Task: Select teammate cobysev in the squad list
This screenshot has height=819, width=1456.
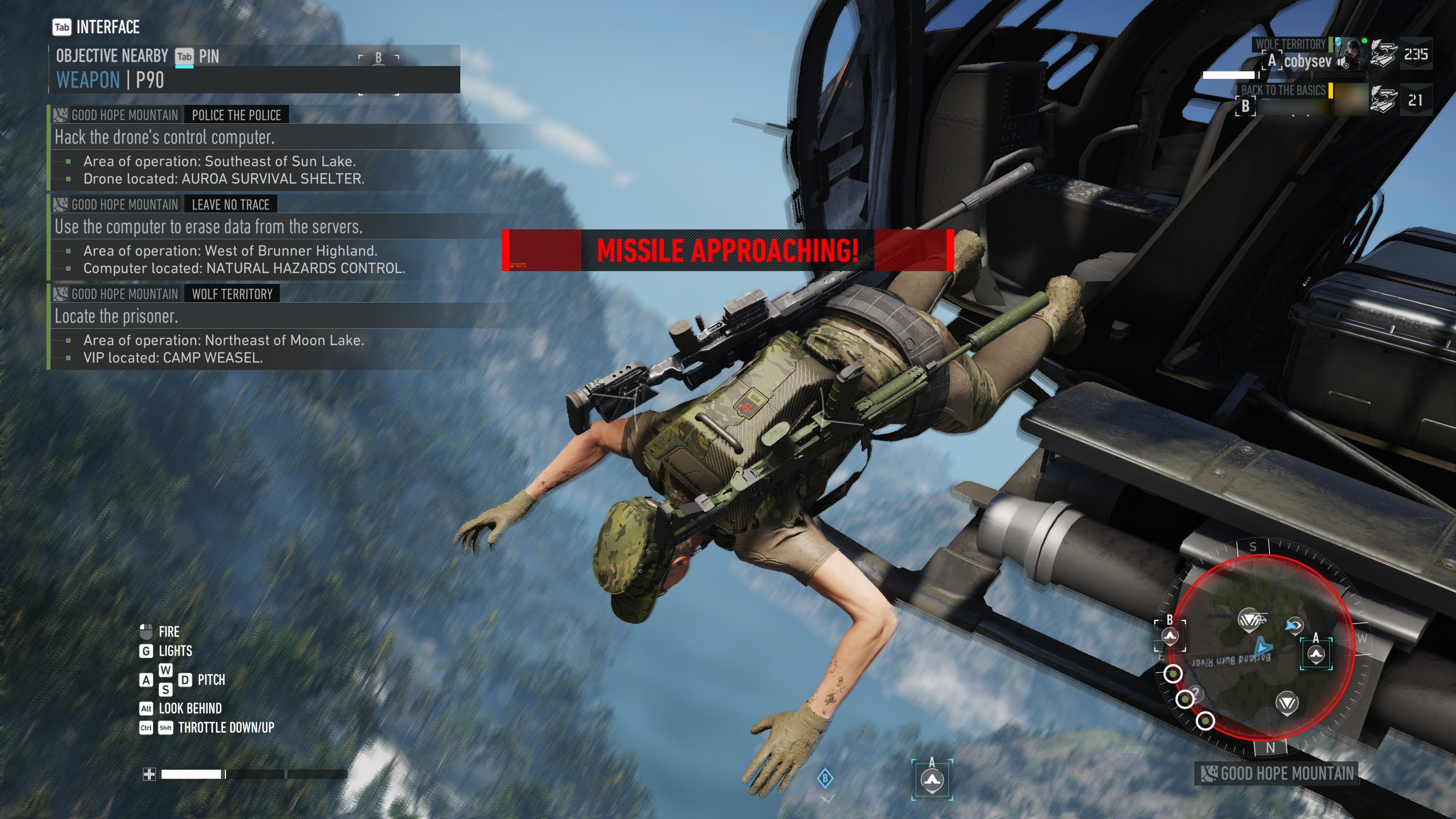Action: pyautogui.click(x=1307, y=61)
